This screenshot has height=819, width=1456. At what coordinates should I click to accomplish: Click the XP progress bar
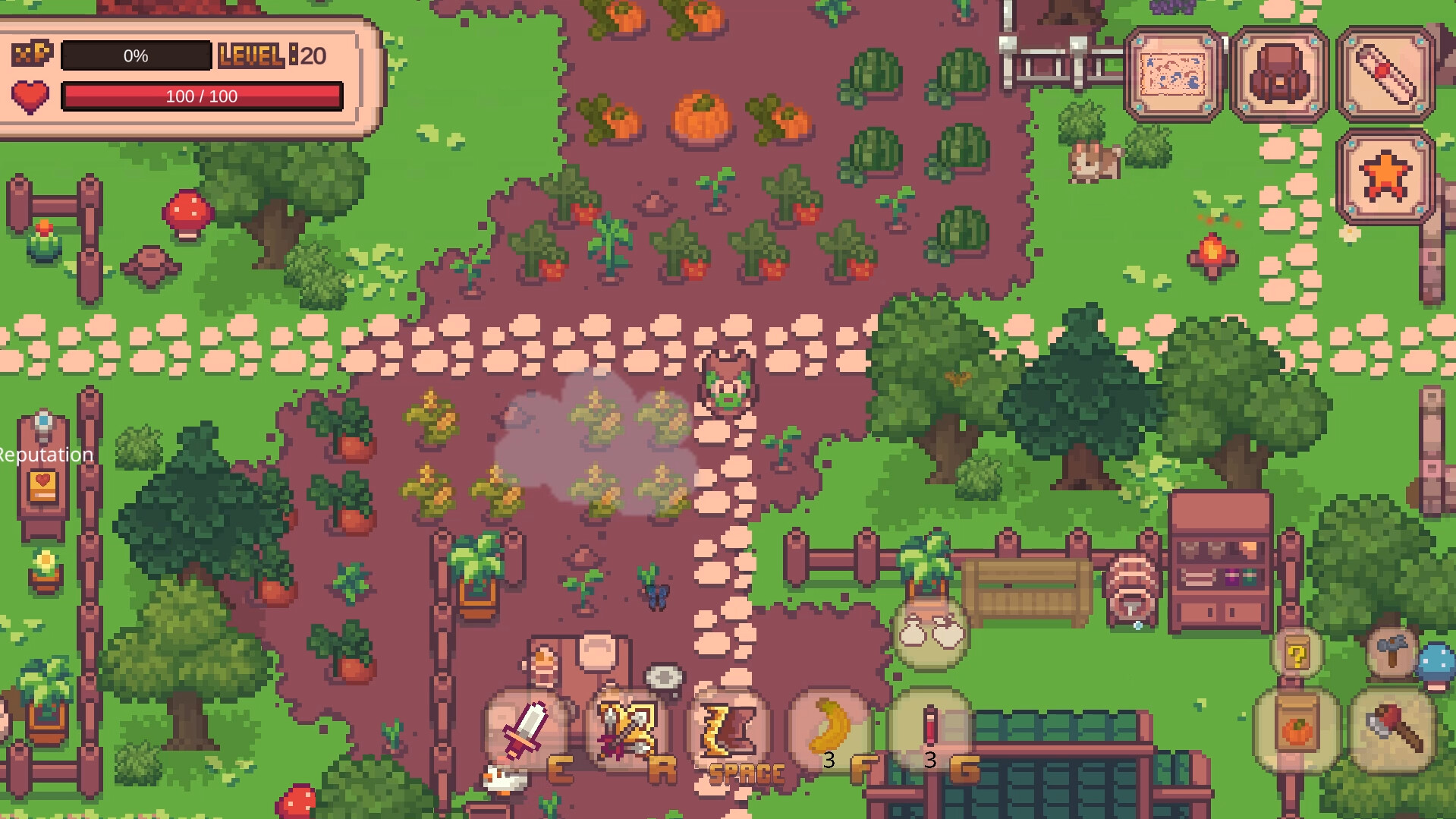137,55
